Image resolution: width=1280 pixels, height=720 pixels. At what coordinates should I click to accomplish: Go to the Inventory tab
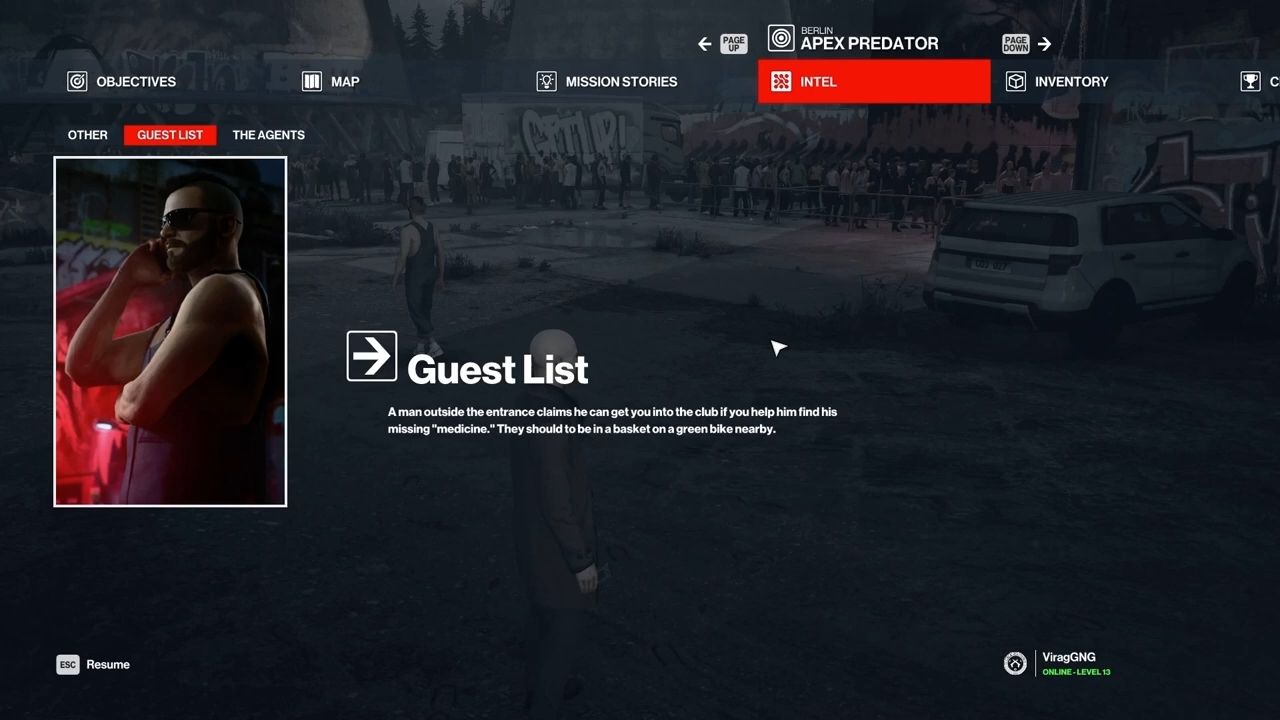1057,82
